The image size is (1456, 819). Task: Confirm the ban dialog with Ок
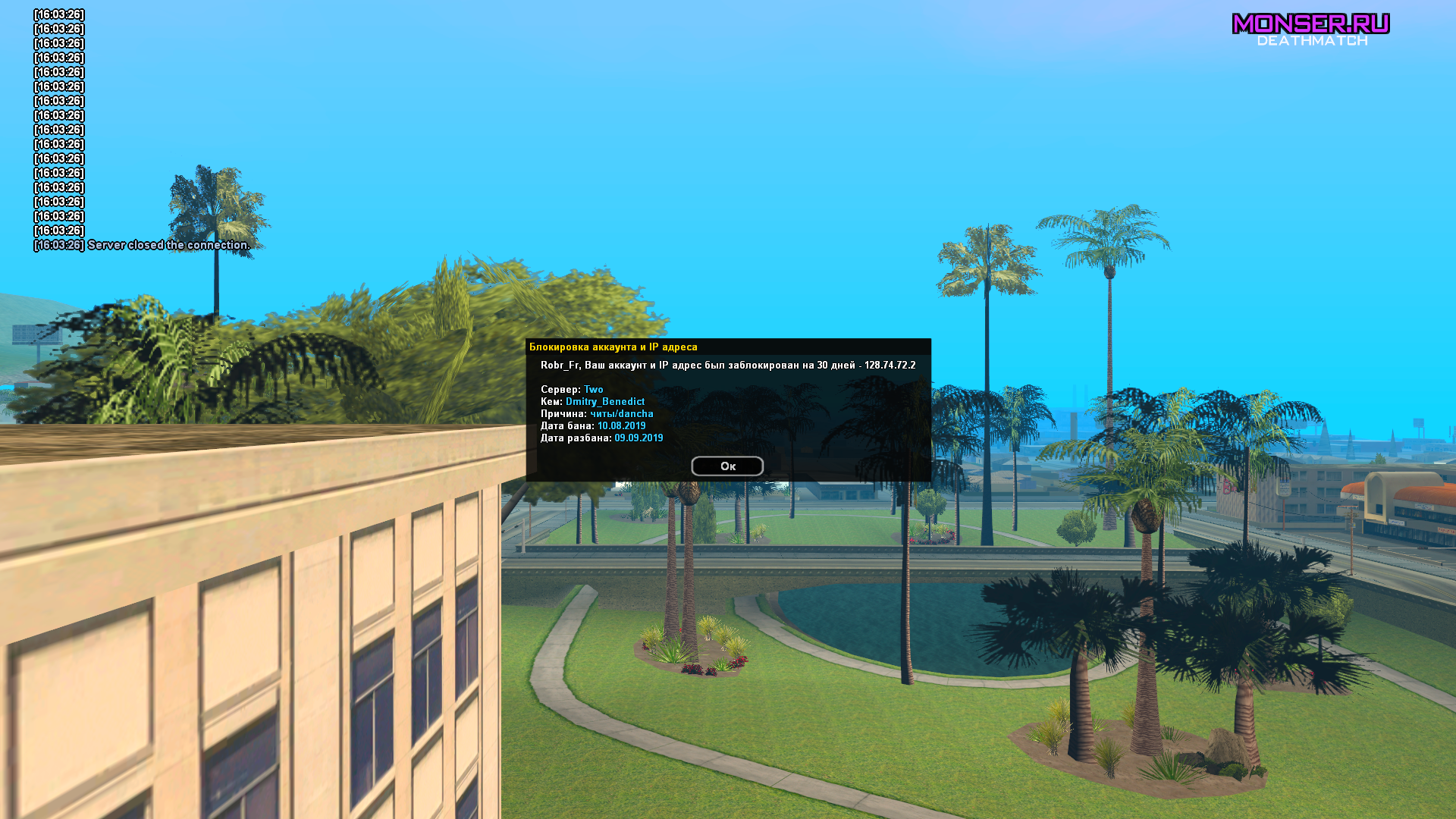727,466
